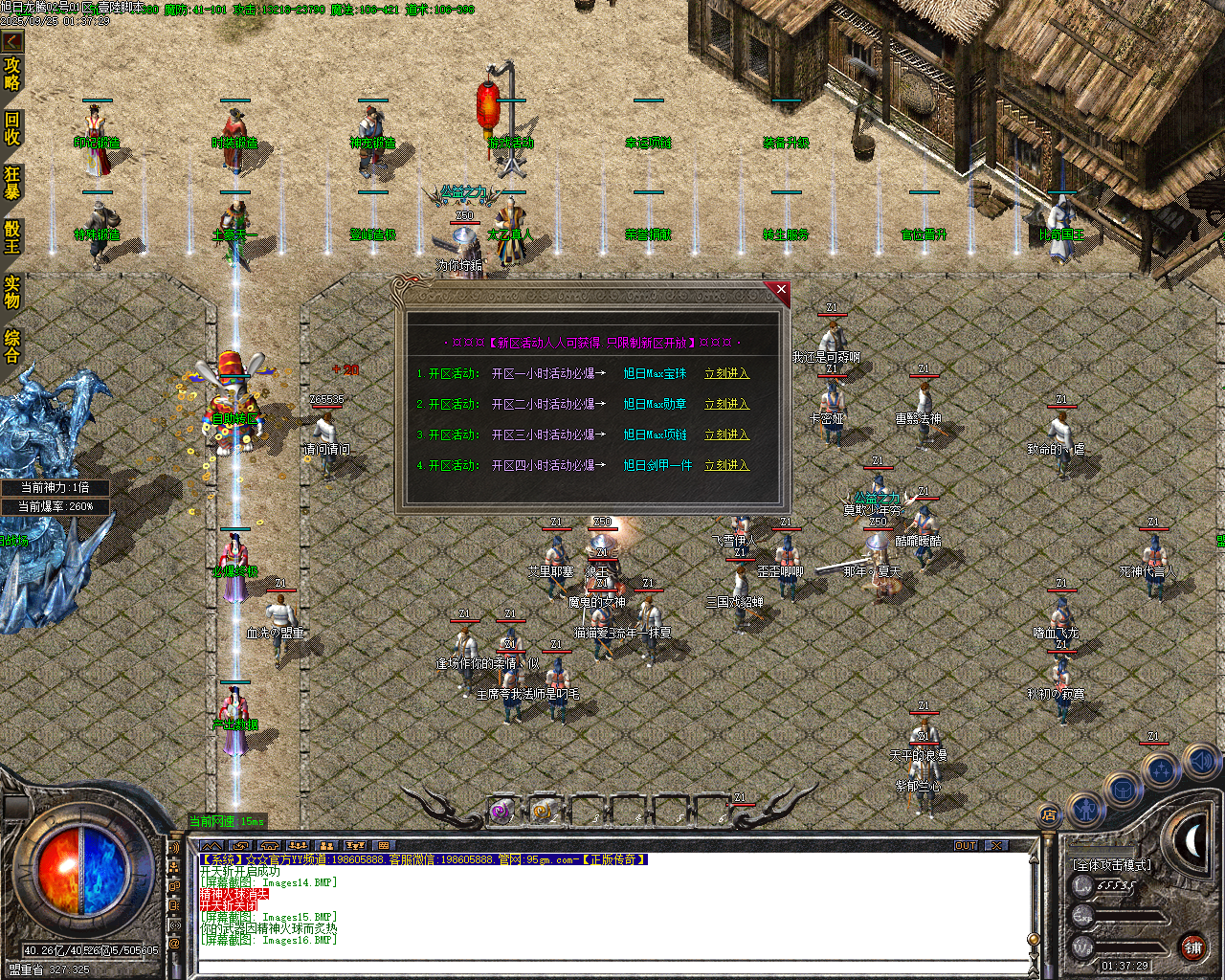Toggle the @ chat channel icon
Screen dimensions: 1225x980
coord(174,942)
